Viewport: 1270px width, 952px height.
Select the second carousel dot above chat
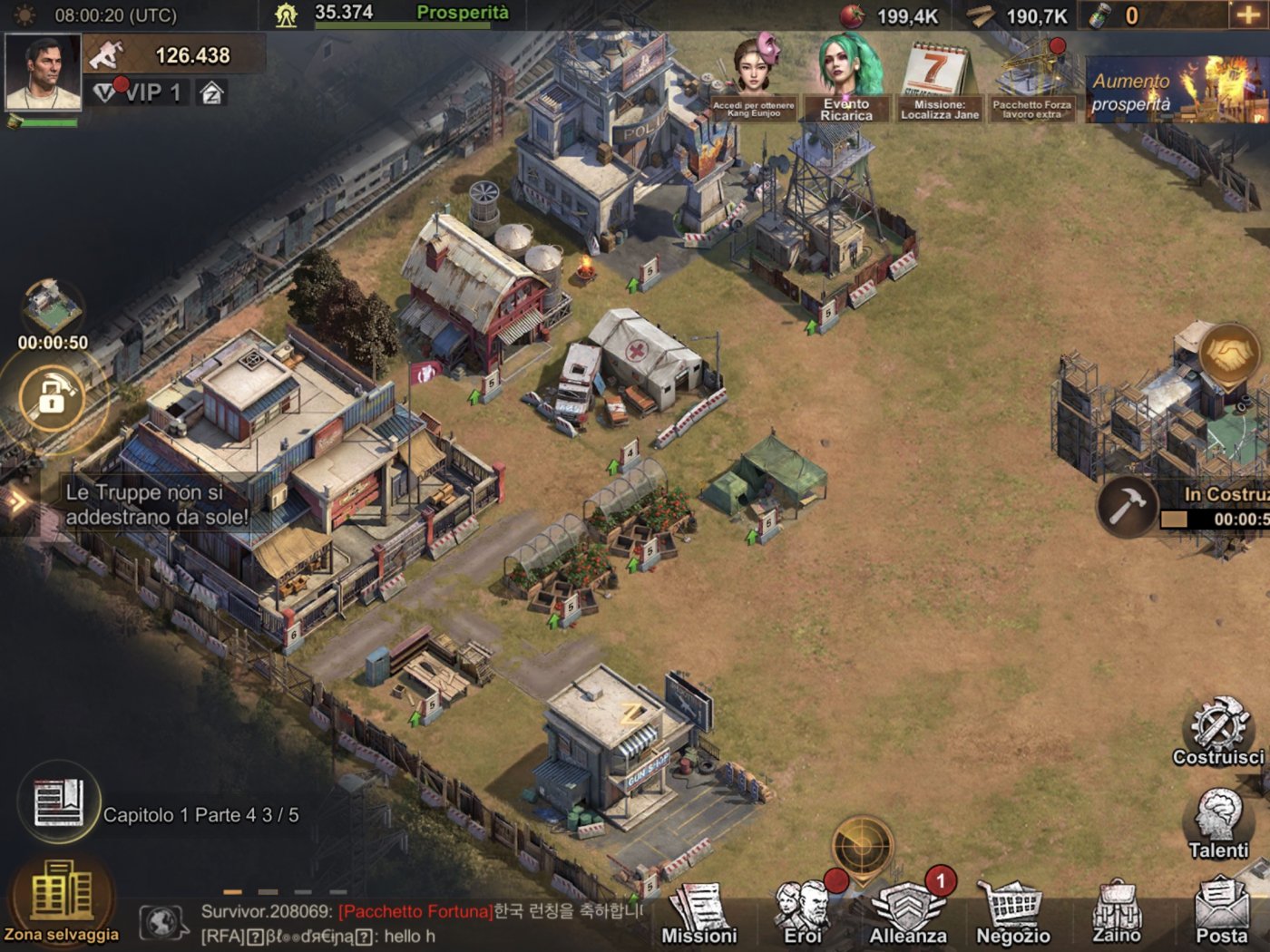(269, 893)
